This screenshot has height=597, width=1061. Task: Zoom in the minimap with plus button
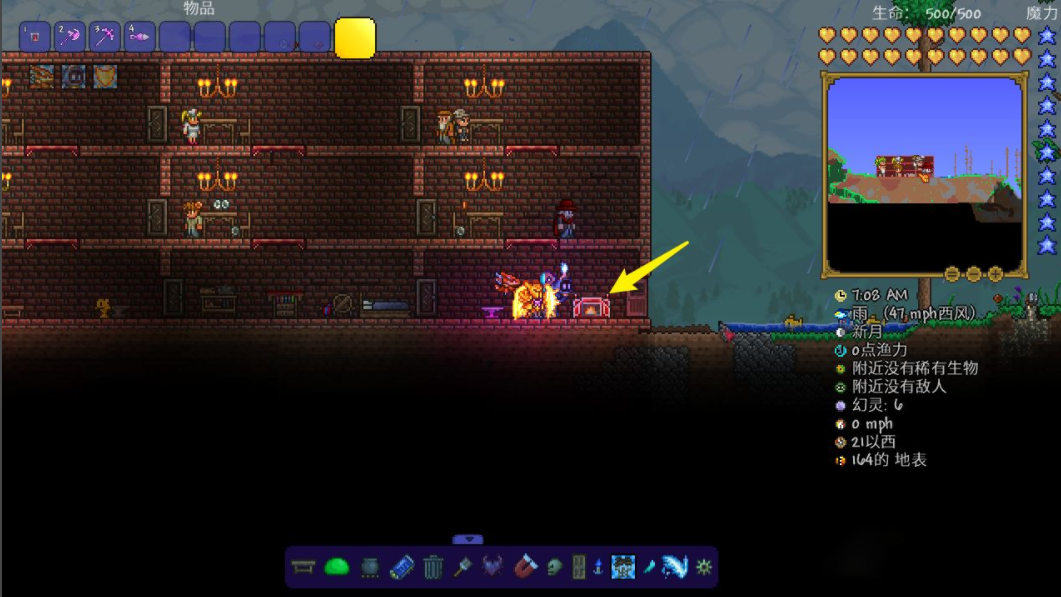pyautogui.click(x=996, y=274)
